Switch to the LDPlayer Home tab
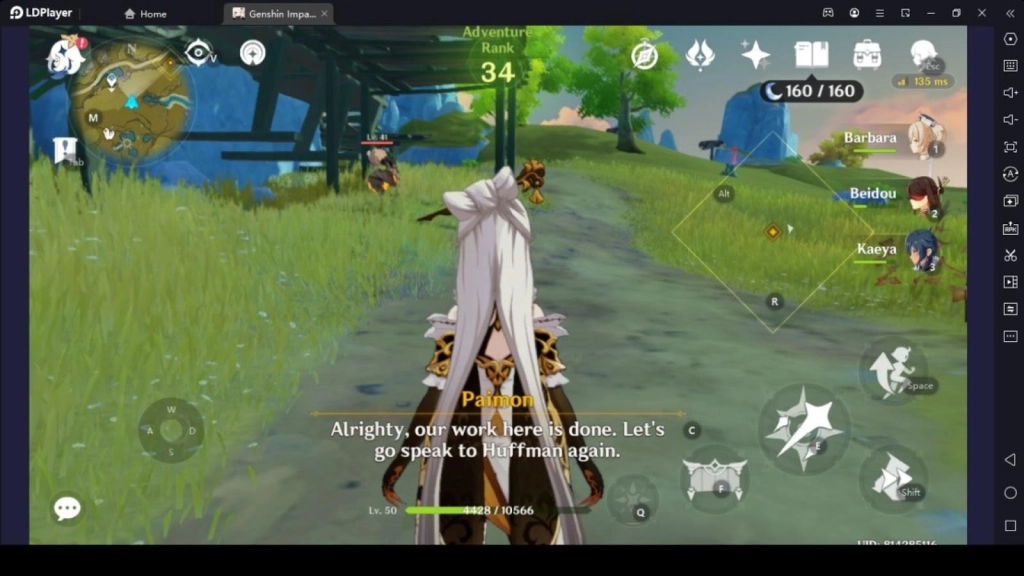 [146, 14]
